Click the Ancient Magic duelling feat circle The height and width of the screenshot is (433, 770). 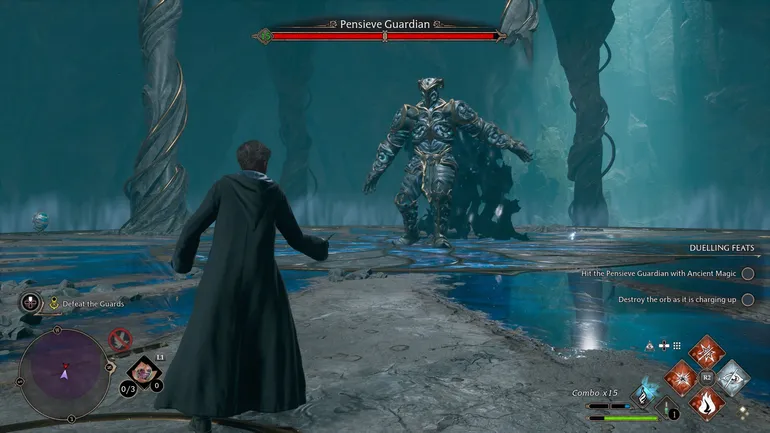coord(747,273)
